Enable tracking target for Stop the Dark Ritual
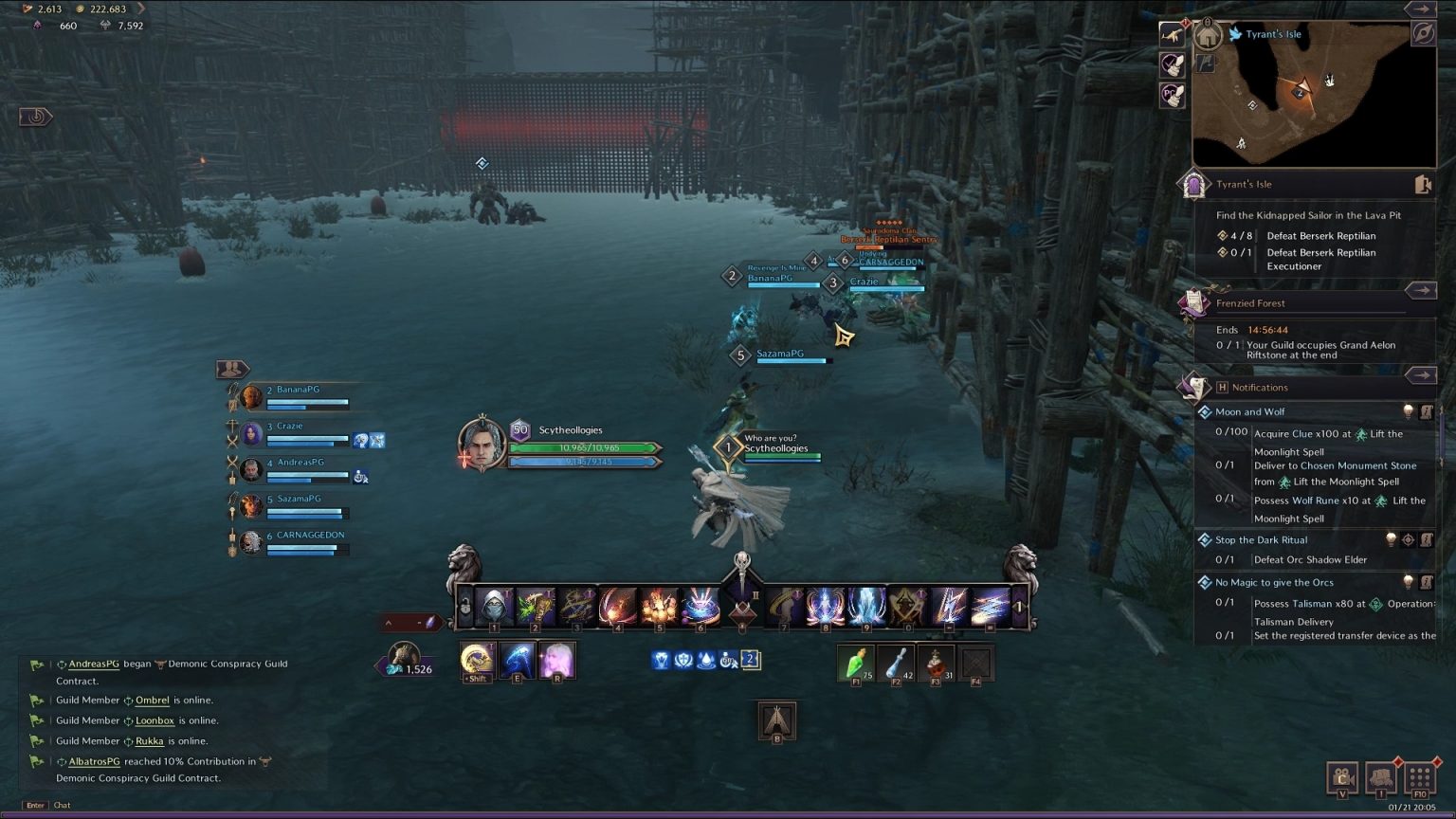 (1409, 539)
